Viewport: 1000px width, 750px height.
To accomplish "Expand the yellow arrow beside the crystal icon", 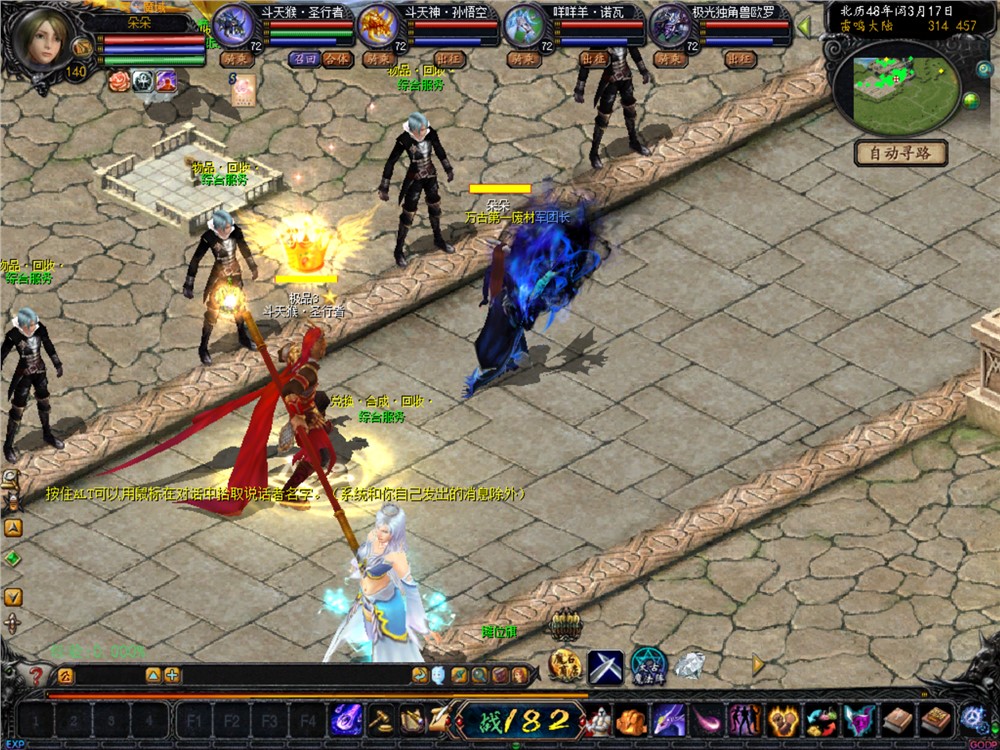I will [759, 664].
